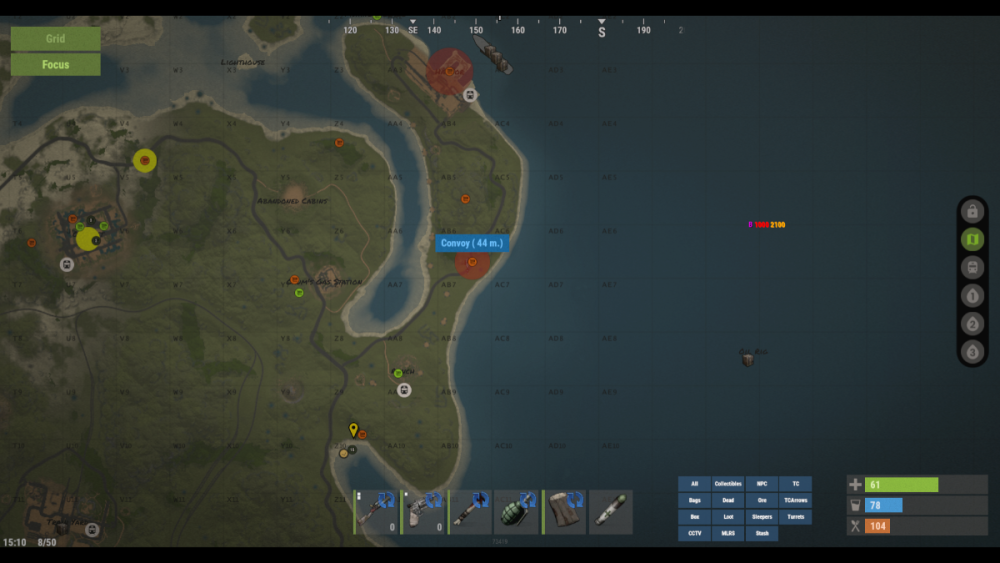Select the revolver hotbar slot
This screenshot has height=563, width=1000.
point(423,511)
